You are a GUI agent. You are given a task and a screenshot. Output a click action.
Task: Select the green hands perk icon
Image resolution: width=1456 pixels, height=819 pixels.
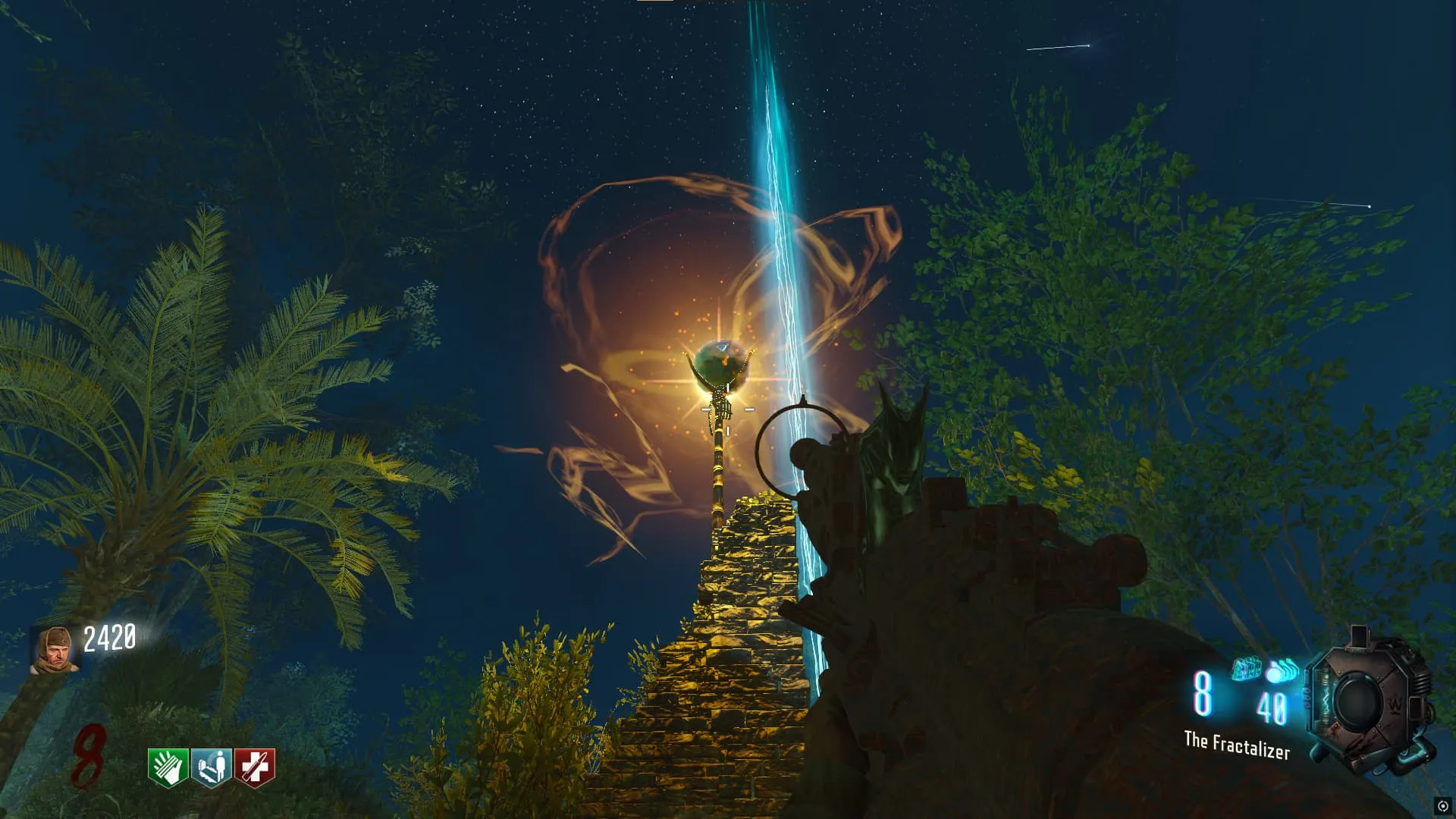[x=168, y=767]
